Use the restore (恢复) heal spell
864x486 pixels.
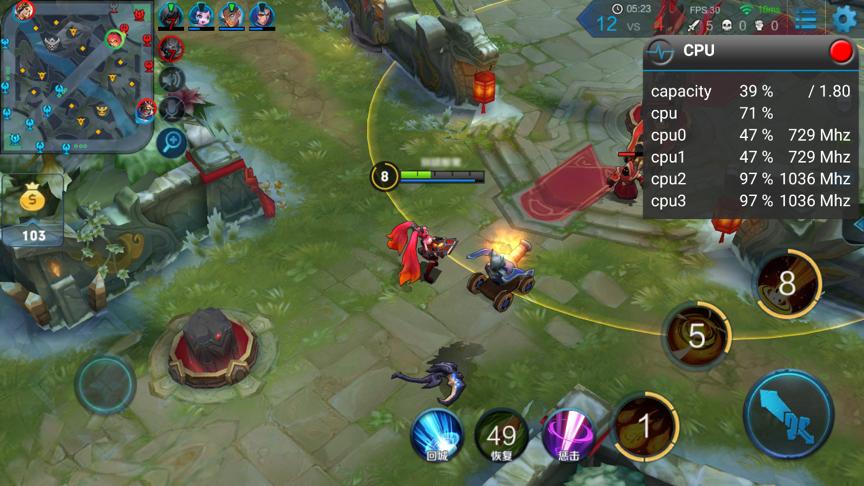[x=502, y=434]
